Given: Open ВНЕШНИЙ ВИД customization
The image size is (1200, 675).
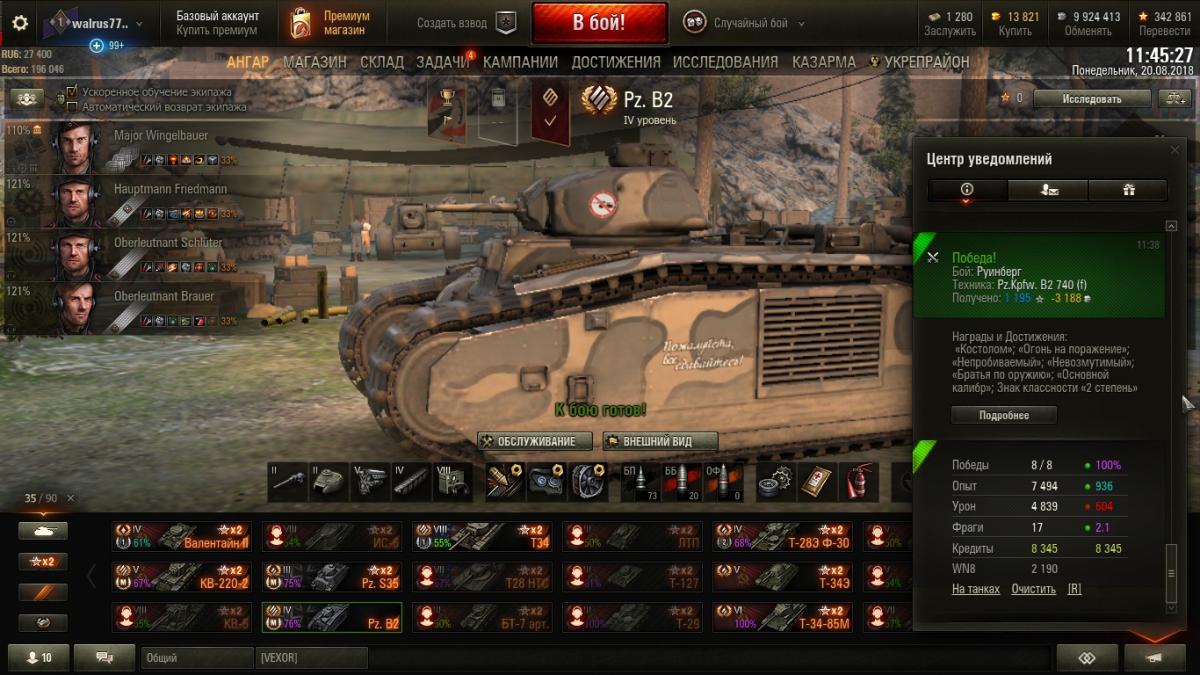Looking at the screenshot, I should (660, 441).
